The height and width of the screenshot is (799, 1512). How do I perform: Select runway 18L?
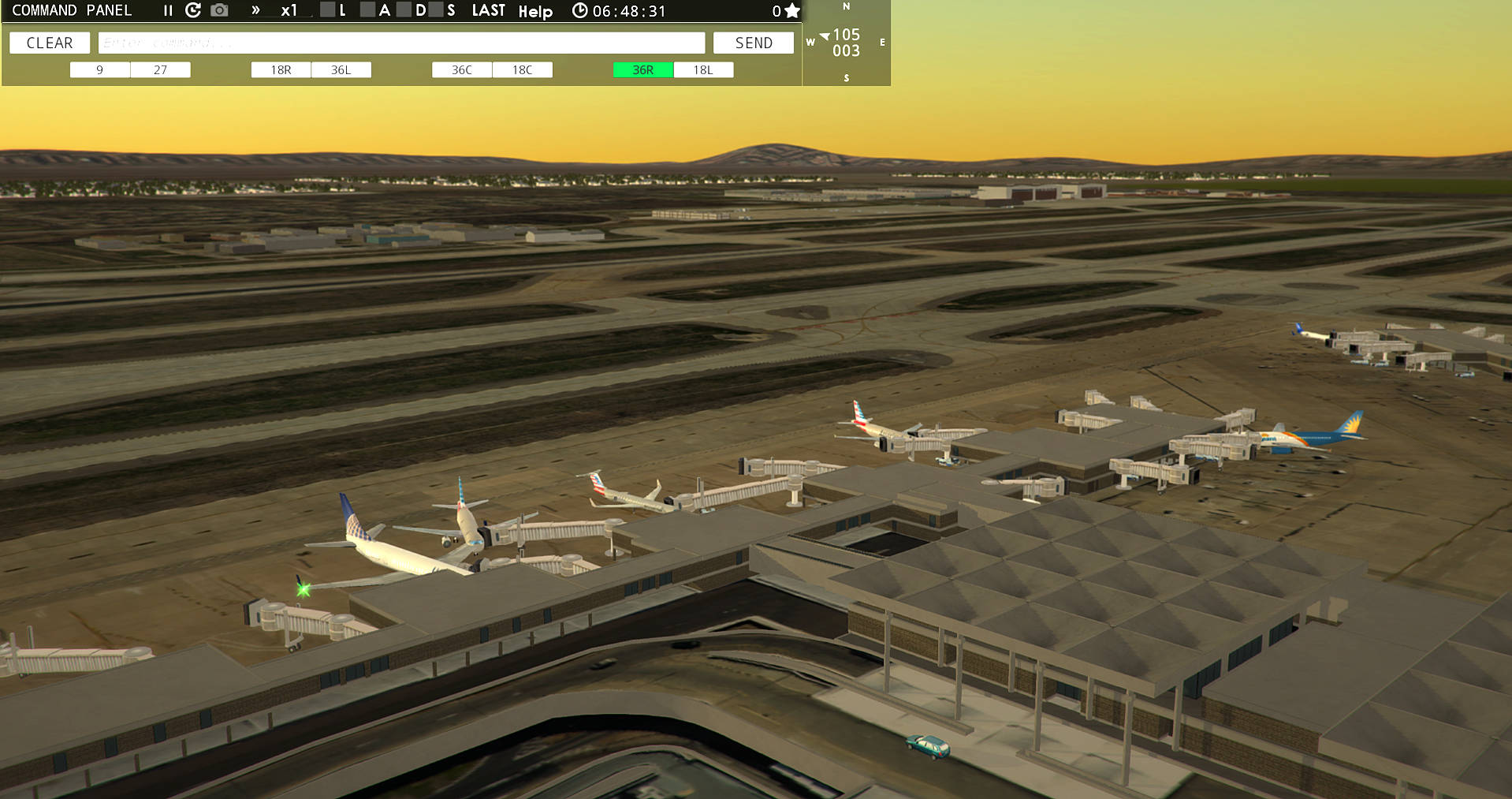[703, 69]
